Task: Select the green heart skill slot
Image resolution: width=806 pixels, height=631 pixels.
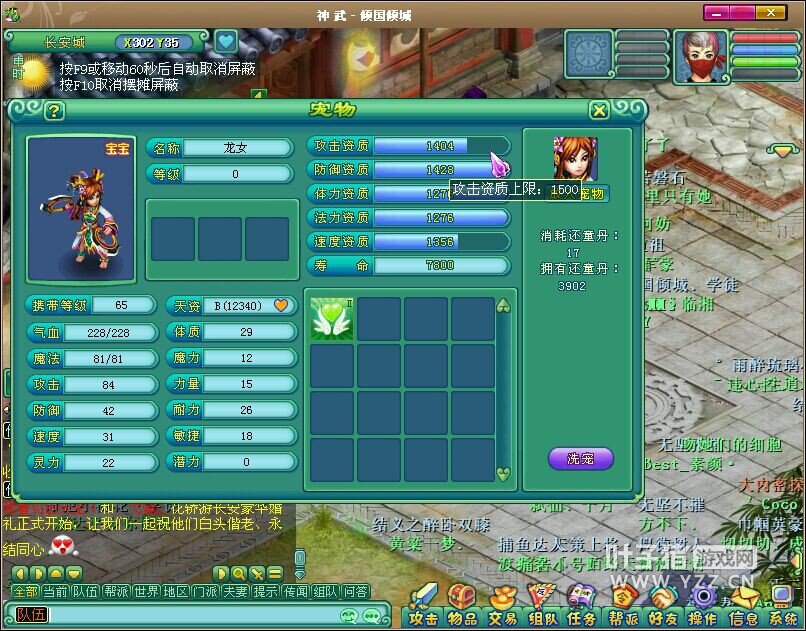Action: click(x=332, y=319)
